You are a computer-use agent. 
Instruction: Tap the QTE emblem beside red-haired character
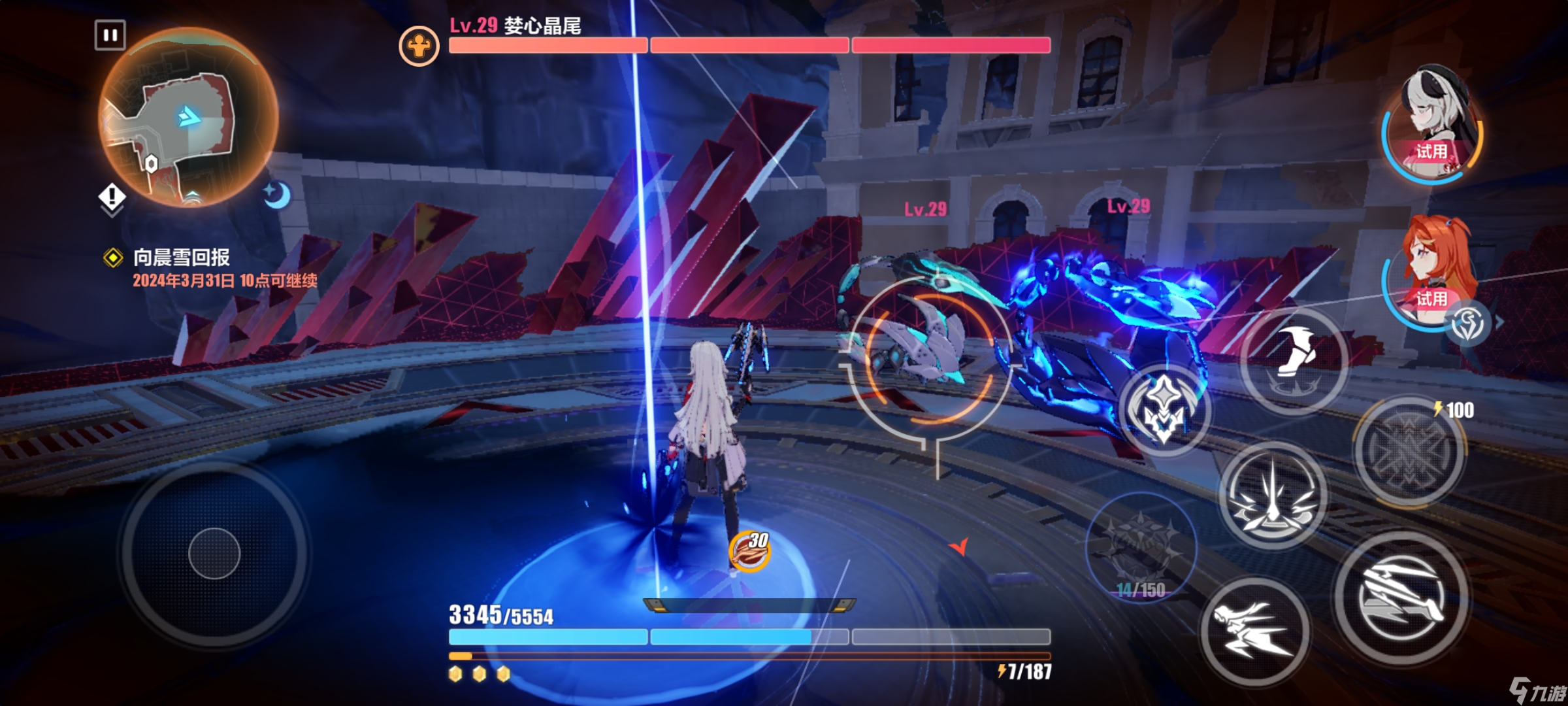[1468, 324]
